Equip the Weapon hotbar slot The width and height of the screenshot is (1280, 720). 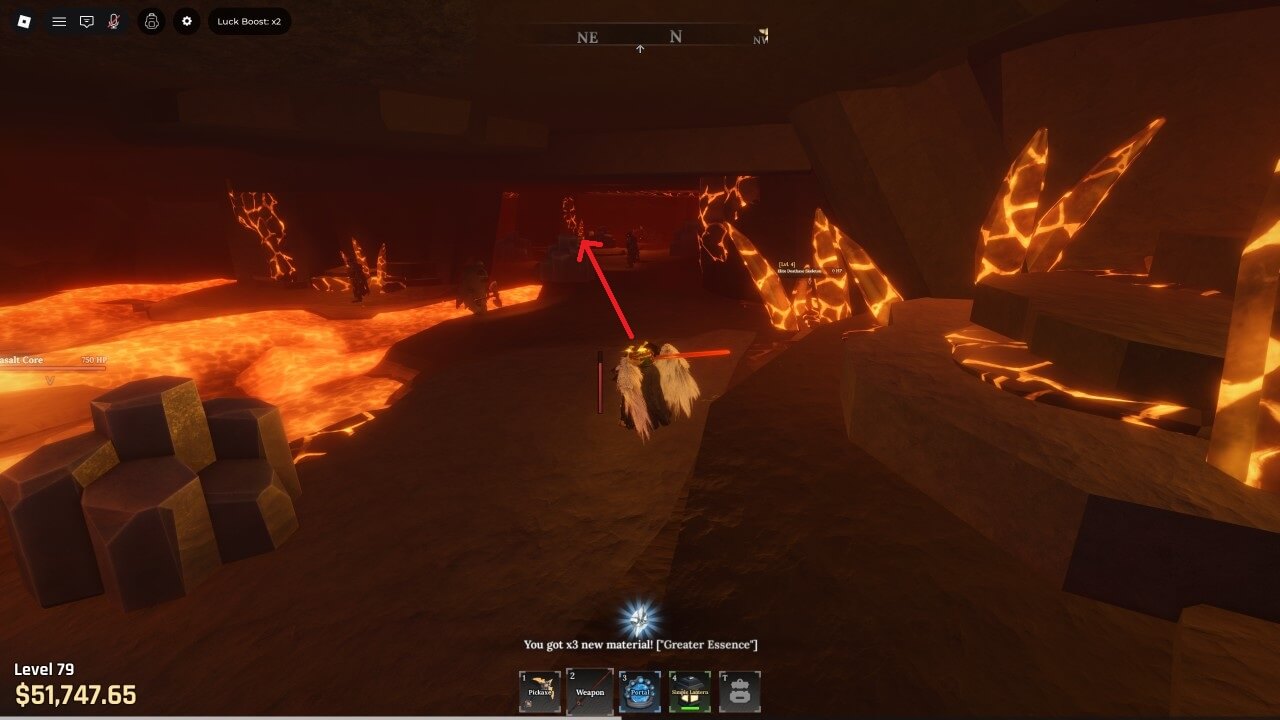[x=590, y=691]
